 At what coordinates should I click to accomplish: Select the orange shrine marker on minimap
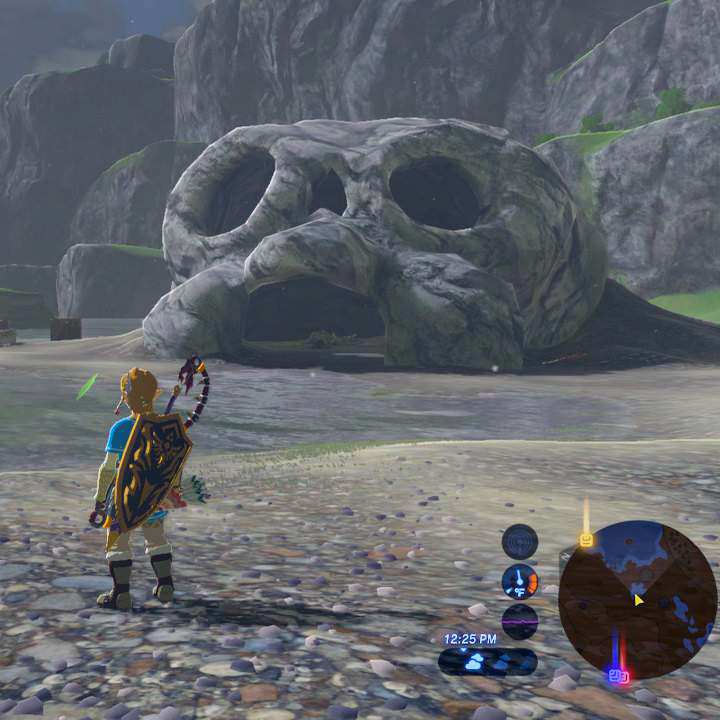point(586,540)
